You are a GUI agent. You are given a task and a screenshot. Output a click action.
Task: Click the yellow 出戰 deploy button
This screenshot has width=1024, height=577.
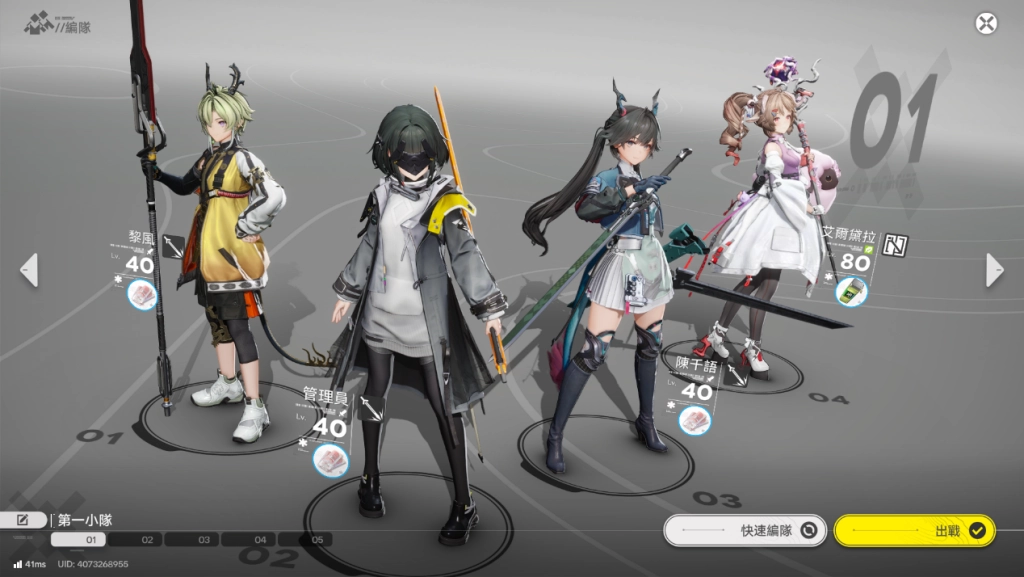click(914, 531)
